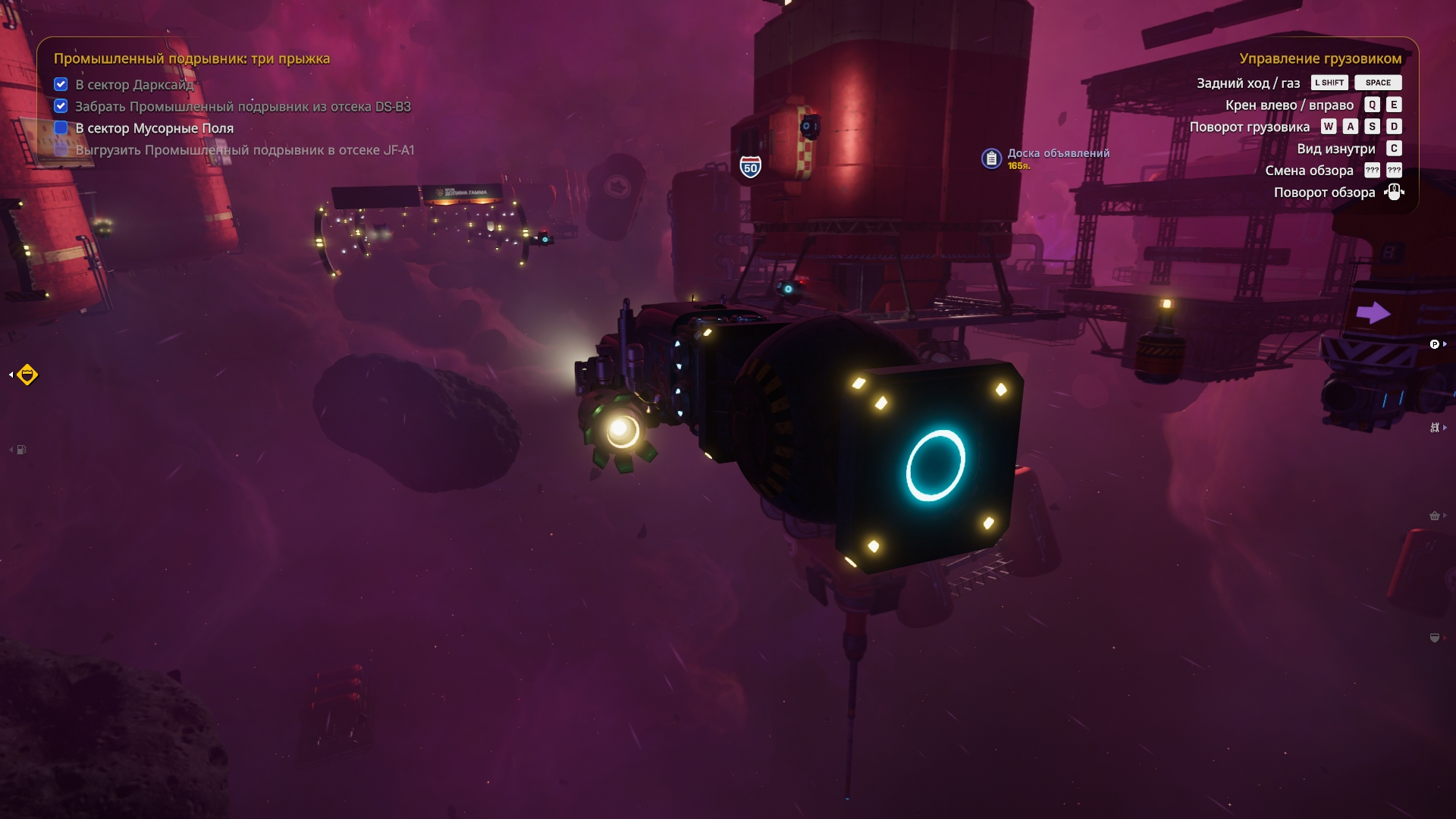Click the quest title "Промышленный подрывник: три прыжка"
1456x819 pixels.
click(x=191, y=58)
